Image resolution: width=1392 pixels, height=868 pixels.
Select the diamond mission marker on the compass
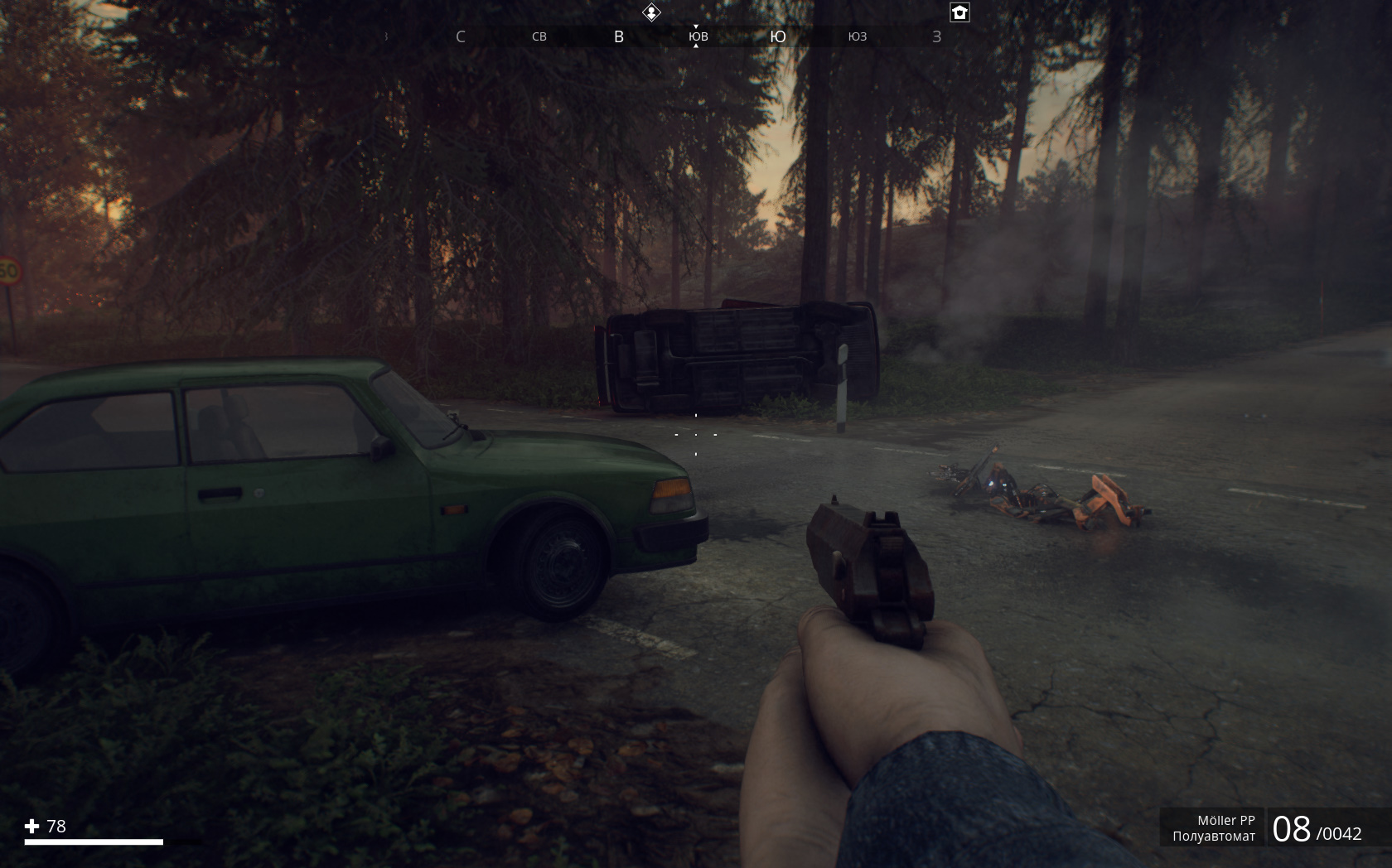652,12
